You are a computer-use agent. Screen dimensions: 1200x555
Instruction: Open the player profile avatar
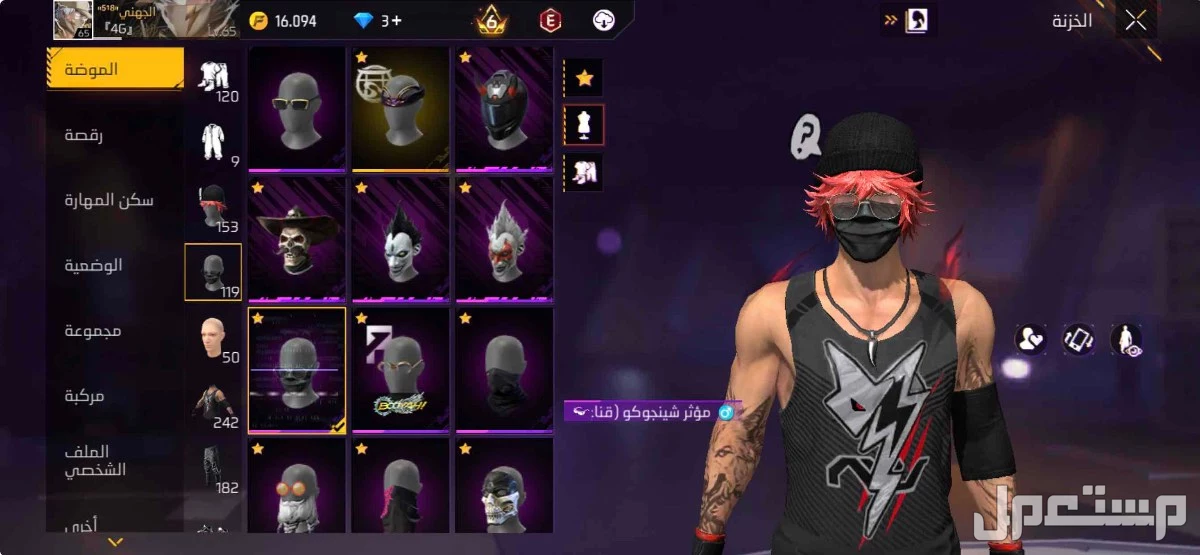point(72,20)
